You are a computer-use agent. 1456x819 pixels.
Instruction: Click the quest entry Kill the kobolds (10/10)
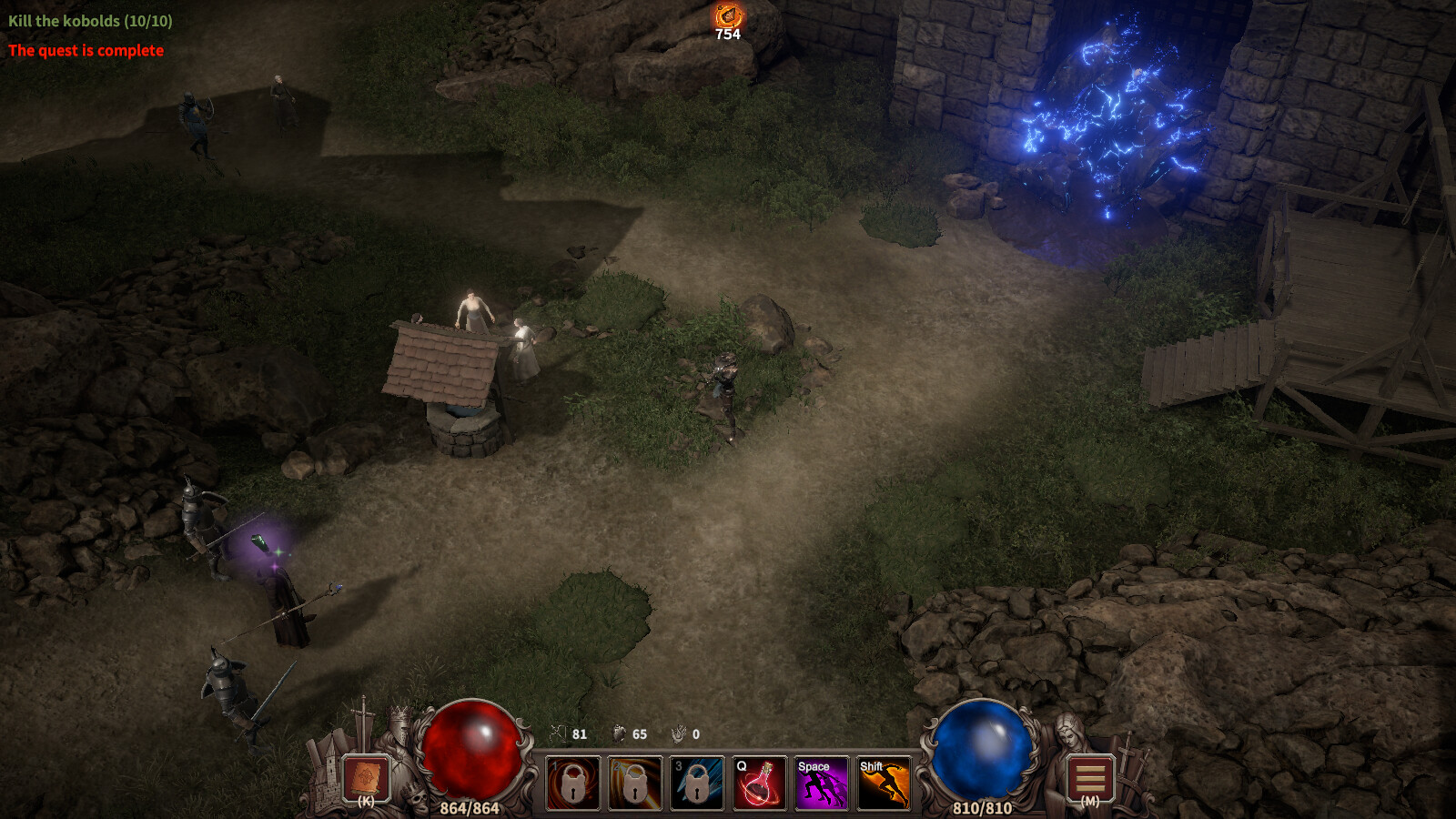pos(91,20)
